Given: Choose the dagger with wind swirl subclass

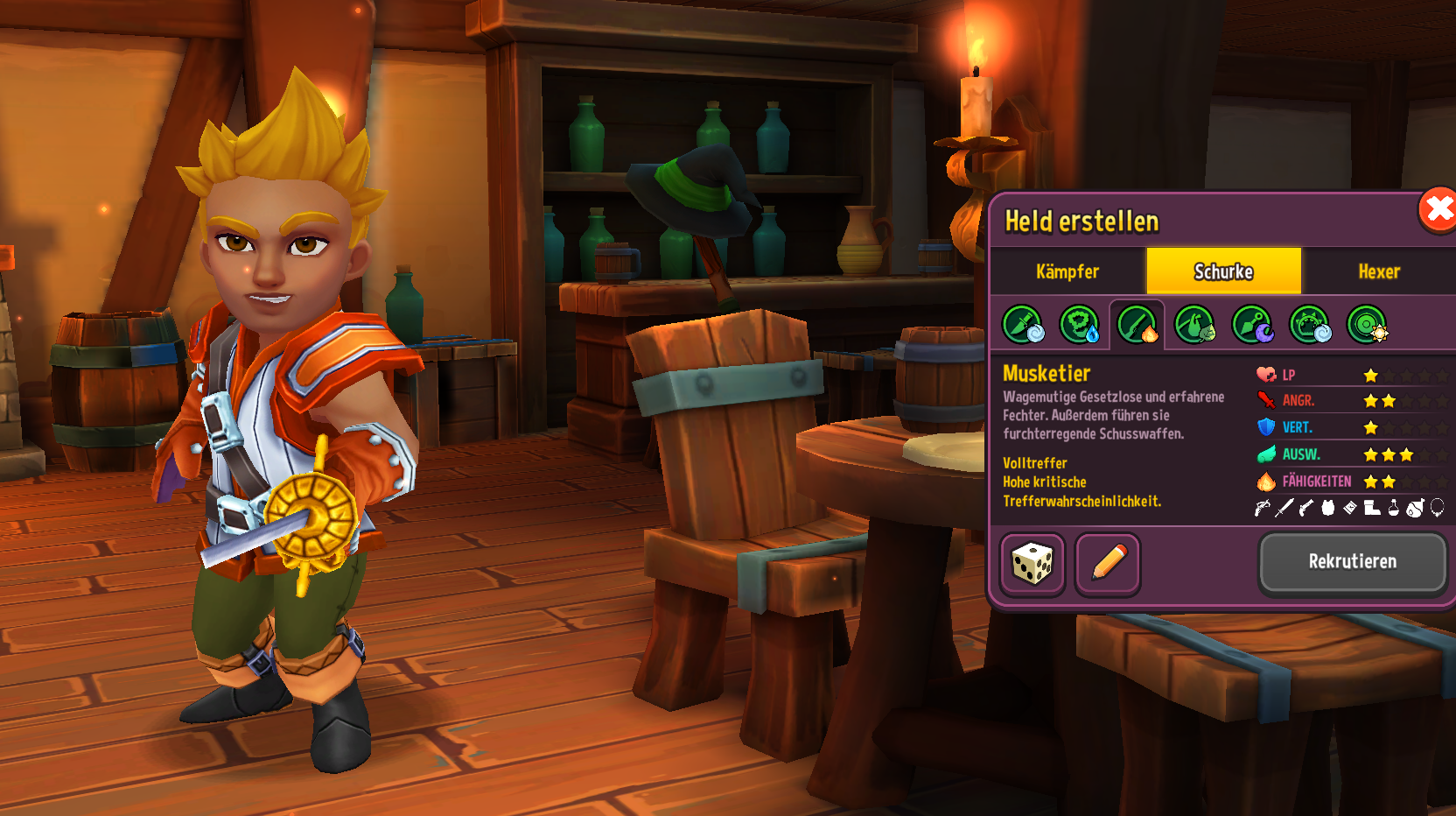Looking at the screenshot, I should point(1023,325).
